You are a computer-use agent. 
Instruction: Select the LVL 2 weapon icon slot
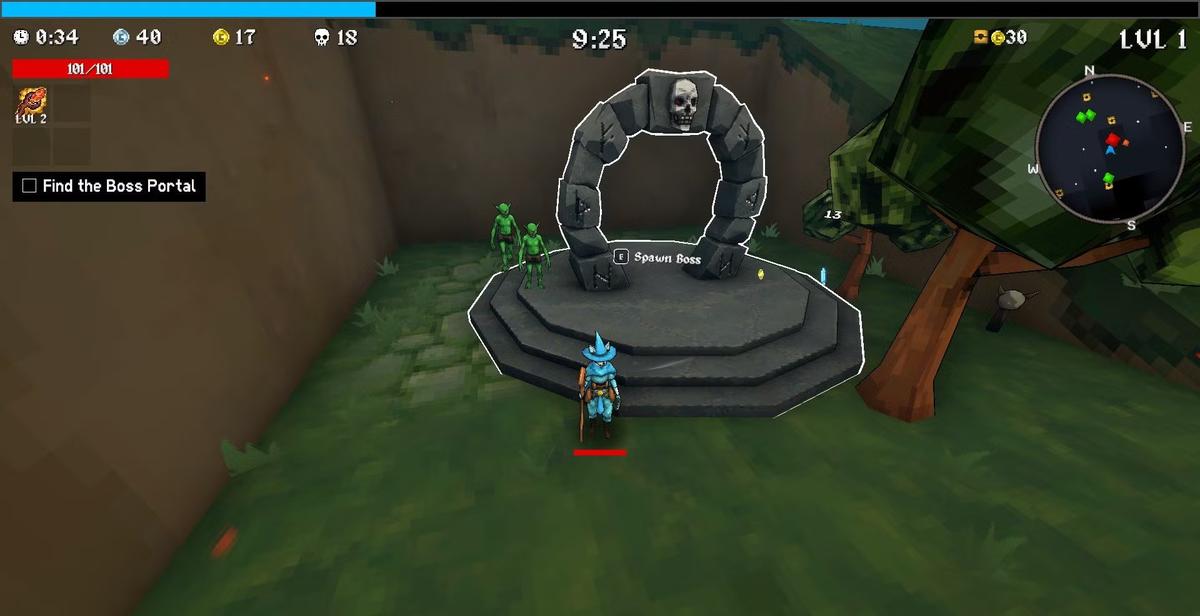tap(31, 104)
